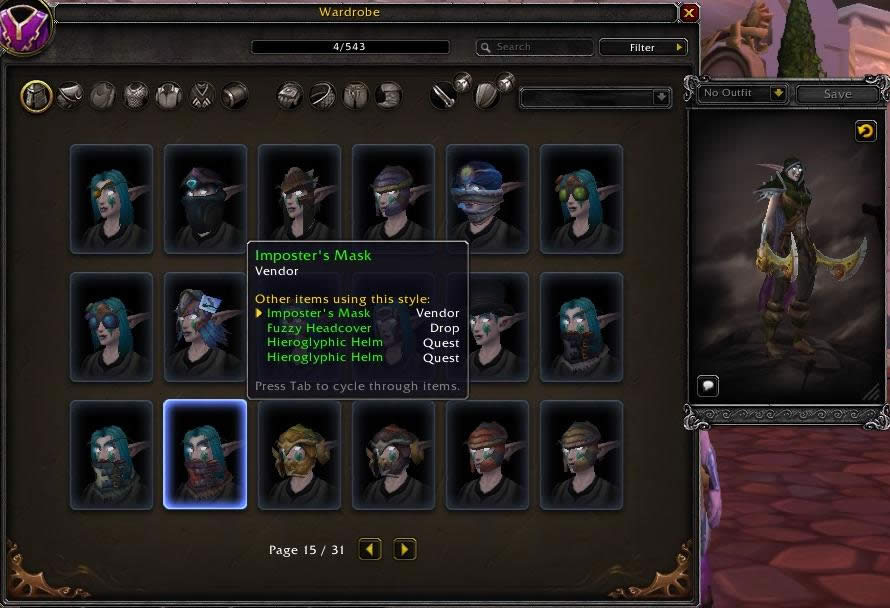Switch to the legs slot category
This screenshot has width=890, height=608.
355,96
